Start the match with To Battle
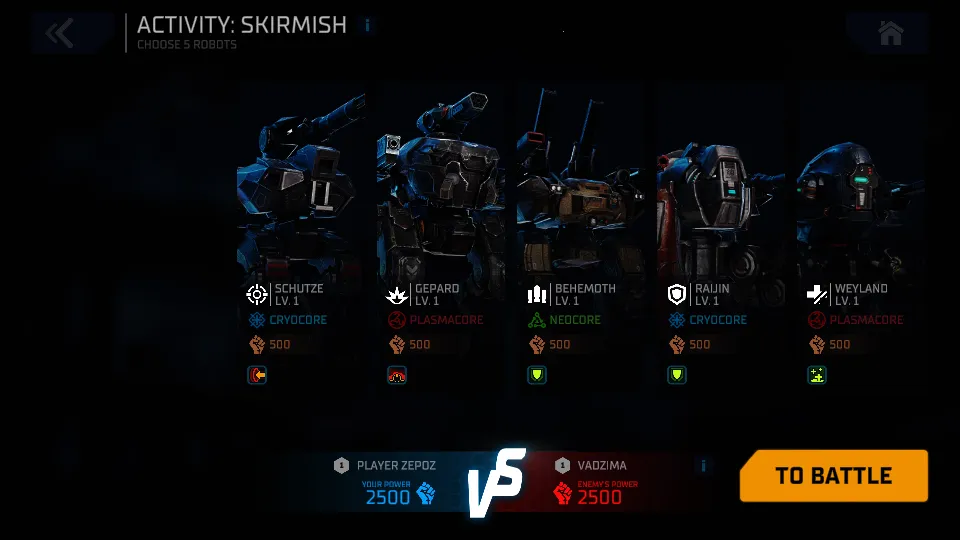The height and width of the screenshot is (540, 960). (833, 476)
